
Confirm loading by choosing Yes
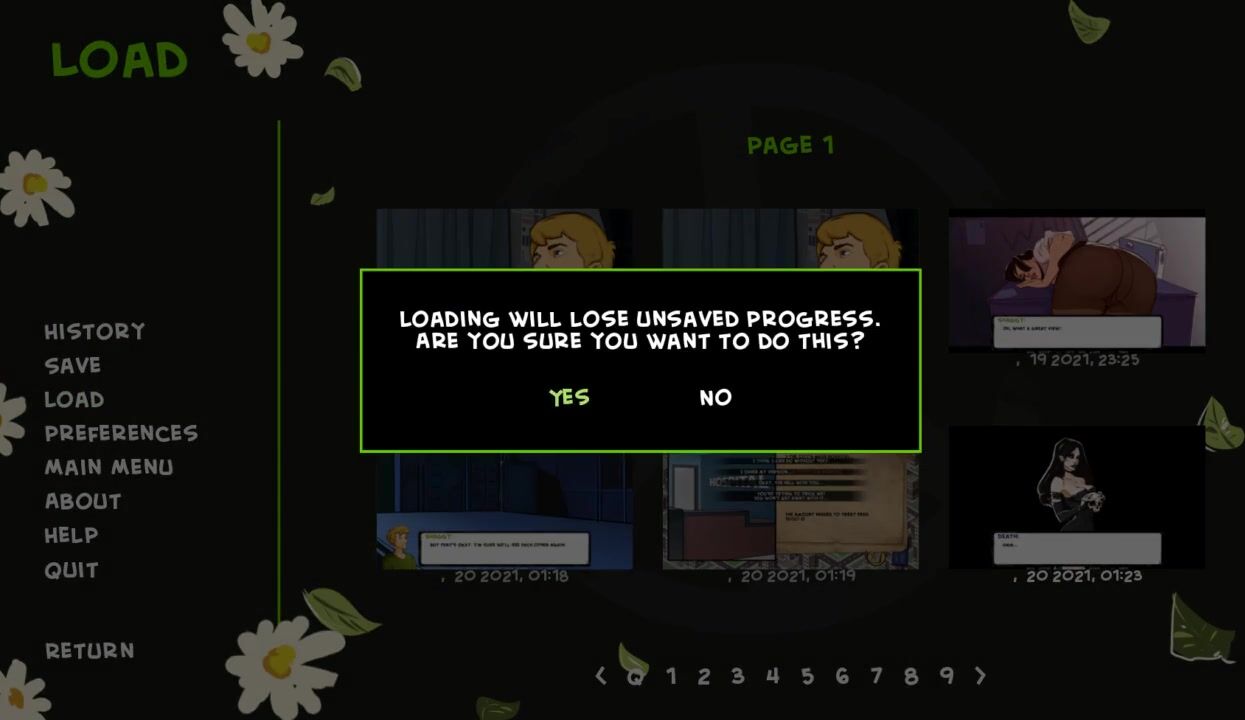click(x=569, y=397)
